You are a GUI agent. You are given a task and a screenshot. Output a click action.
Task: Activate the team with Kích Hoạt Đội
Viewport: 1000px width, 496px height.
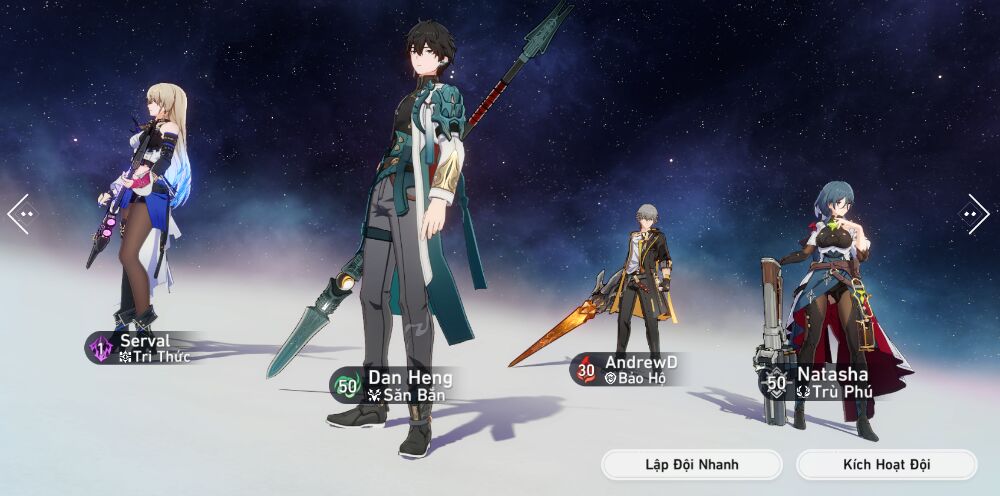886,465
